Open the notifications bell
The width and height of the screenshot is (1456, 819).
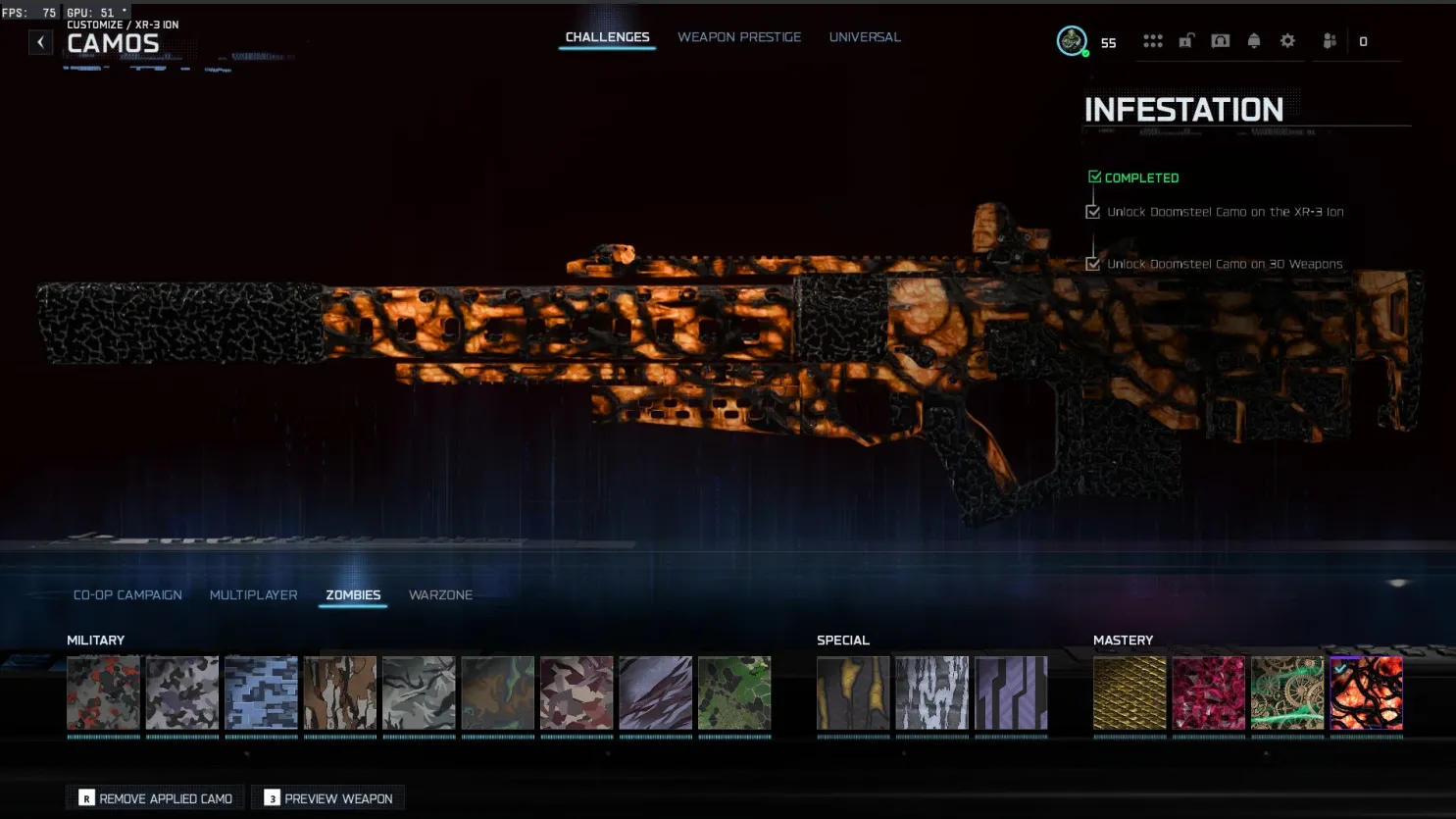[1253, 40]
